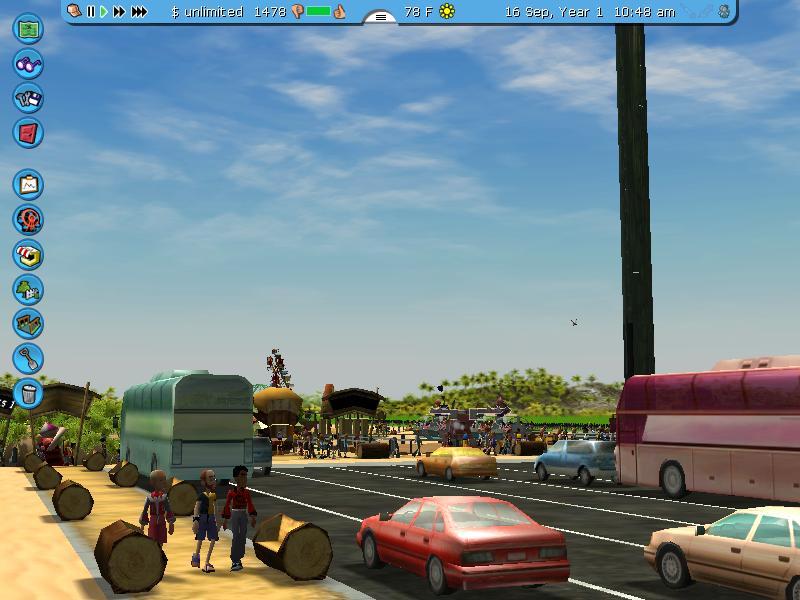Screen dimensions: 800x600
Task: Open the park rating thumbs bar
Action: tap(318, 12)
